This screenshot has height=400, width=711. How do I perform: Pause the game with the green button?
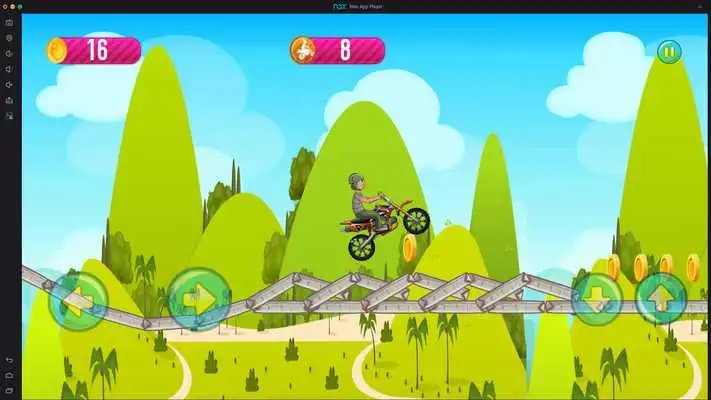[668, 51]
